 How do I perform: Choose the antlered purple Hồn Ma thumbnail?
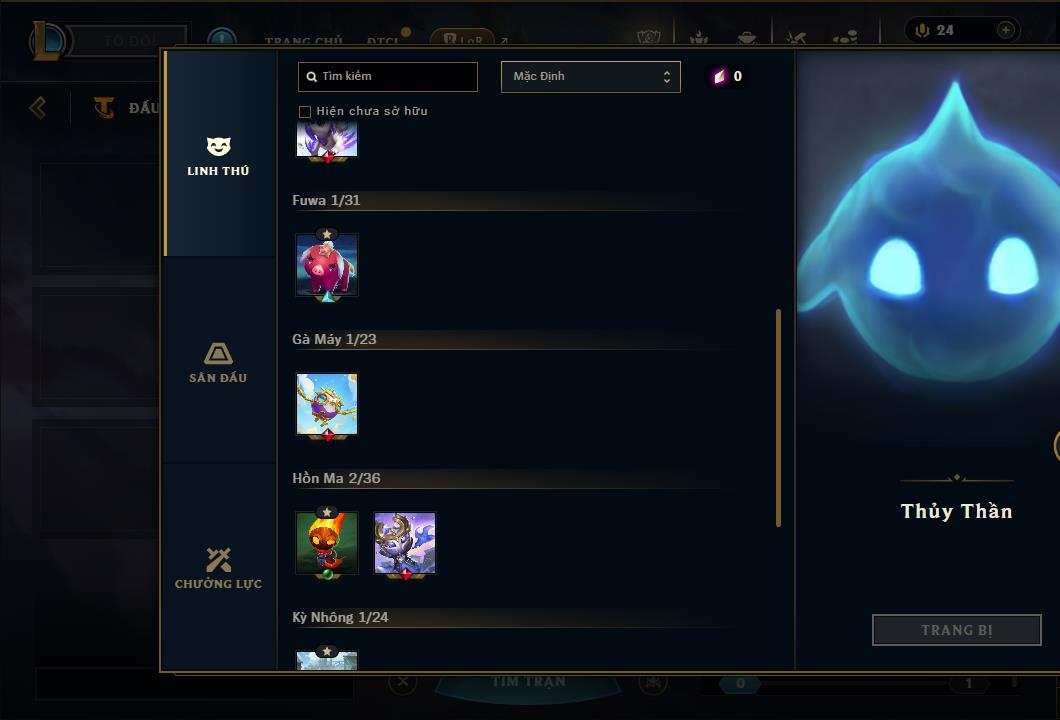click(x=405, y=543)
